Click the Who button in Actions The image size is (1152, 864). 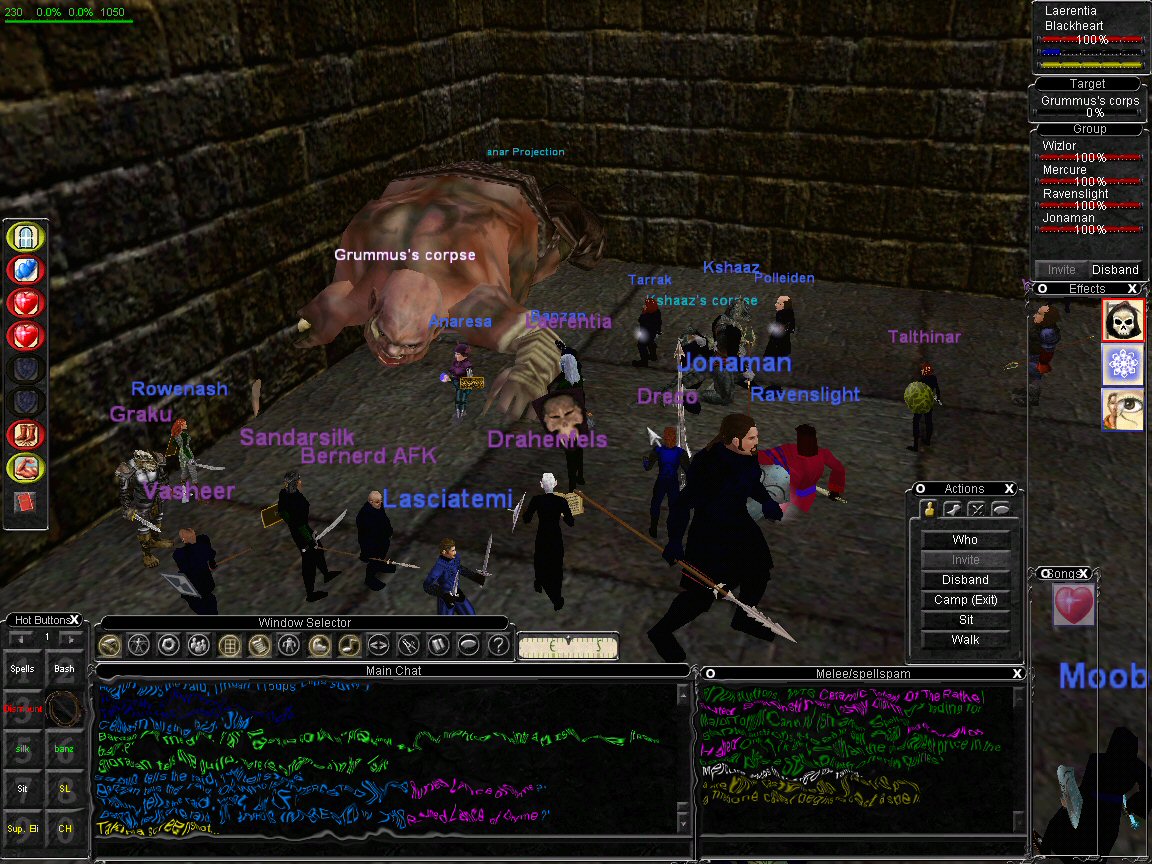pos(965,540)
